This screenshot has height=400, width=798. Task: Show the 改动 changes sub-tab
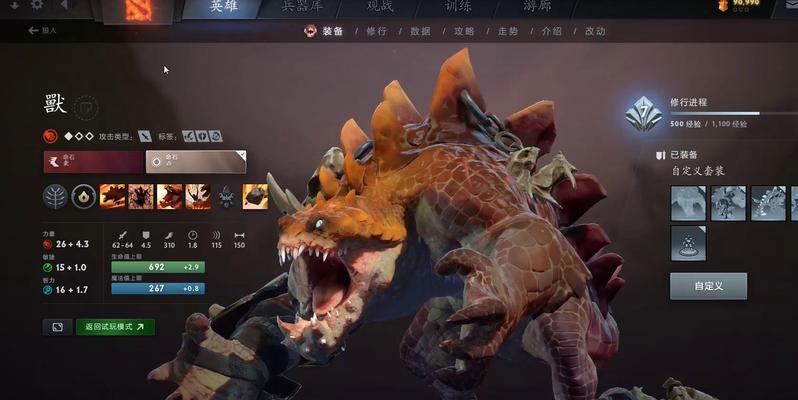point(595,31)
